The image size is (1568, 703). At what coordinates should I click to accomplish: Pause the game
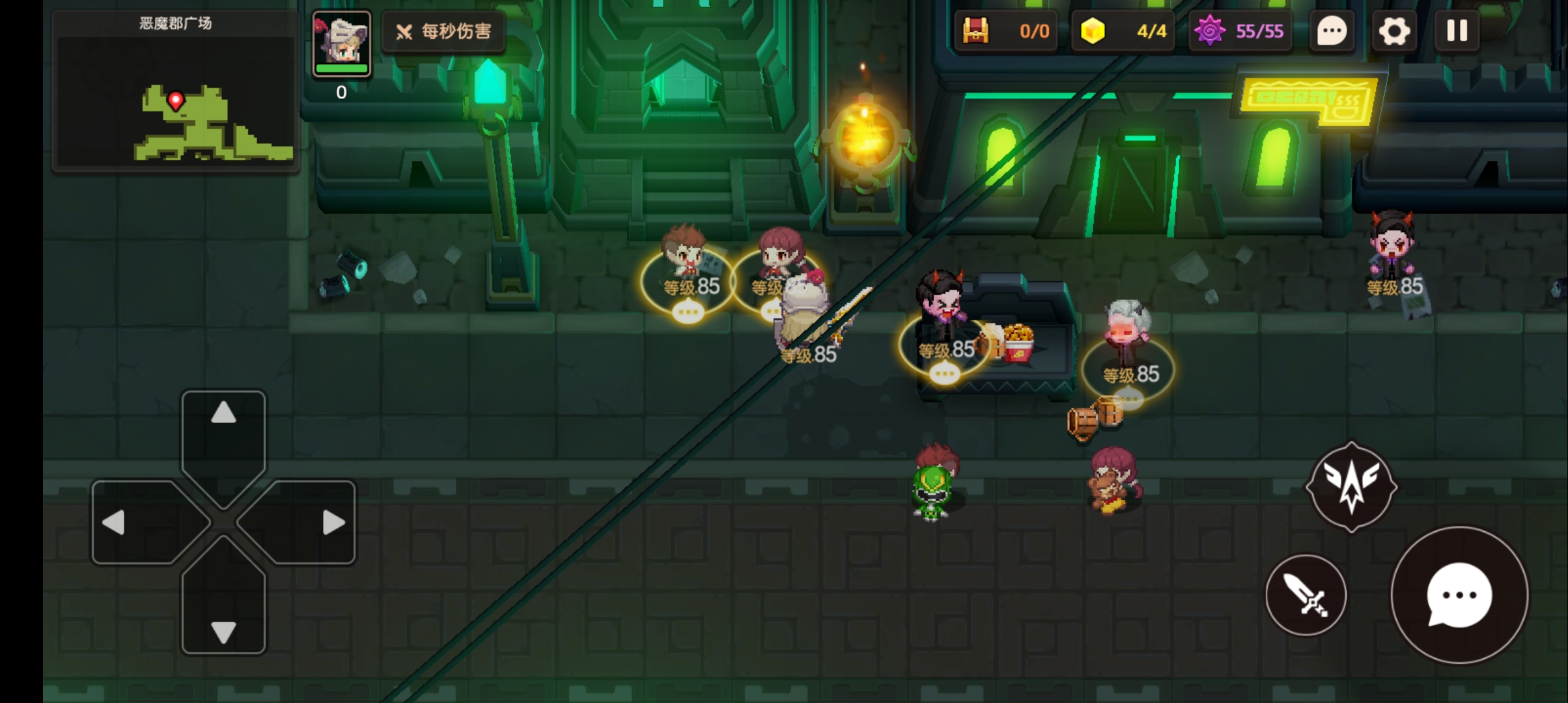pyautogui.click(x=1457, y=31)
